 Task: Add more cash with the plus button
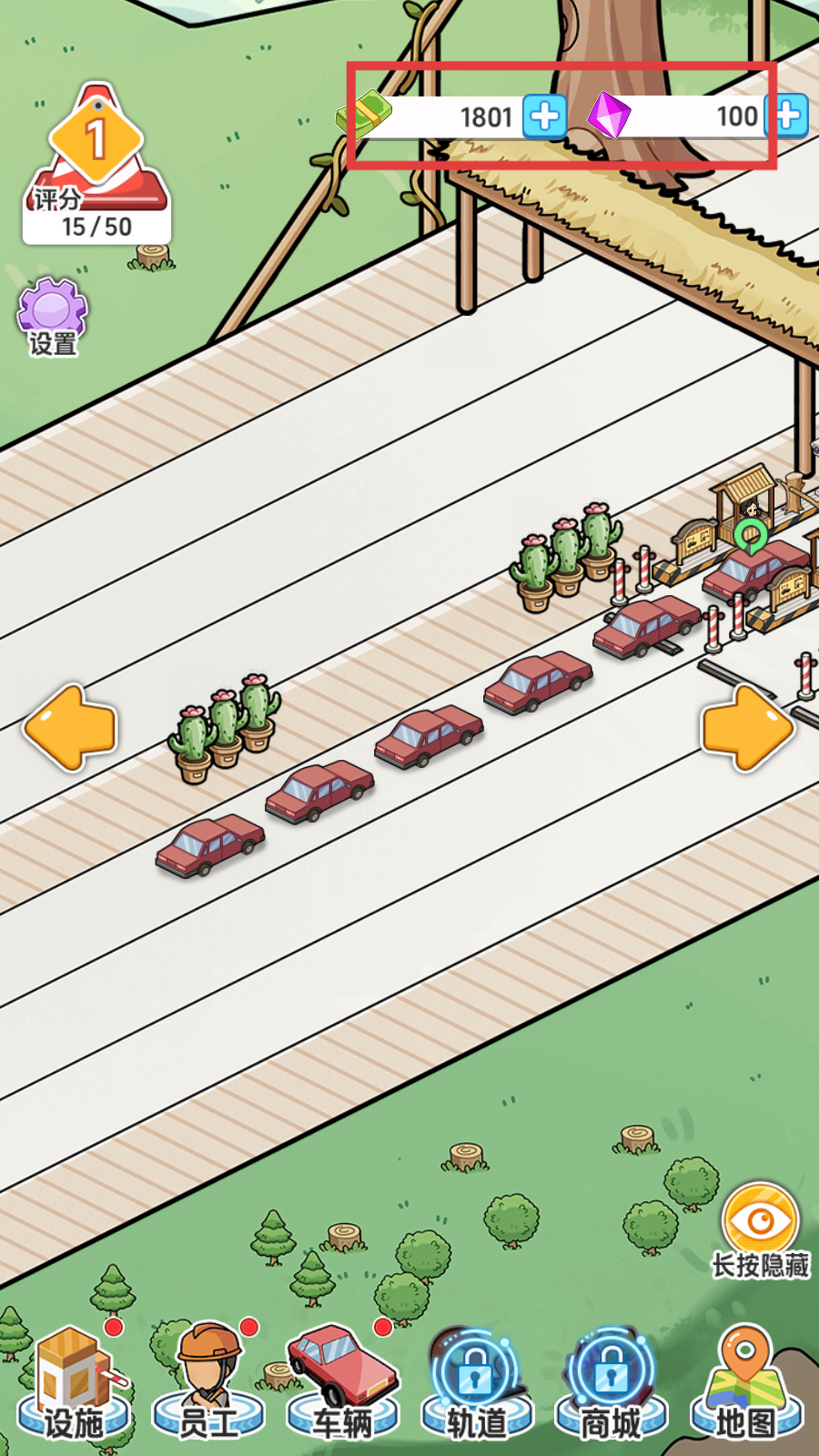(x=544, y=116)
